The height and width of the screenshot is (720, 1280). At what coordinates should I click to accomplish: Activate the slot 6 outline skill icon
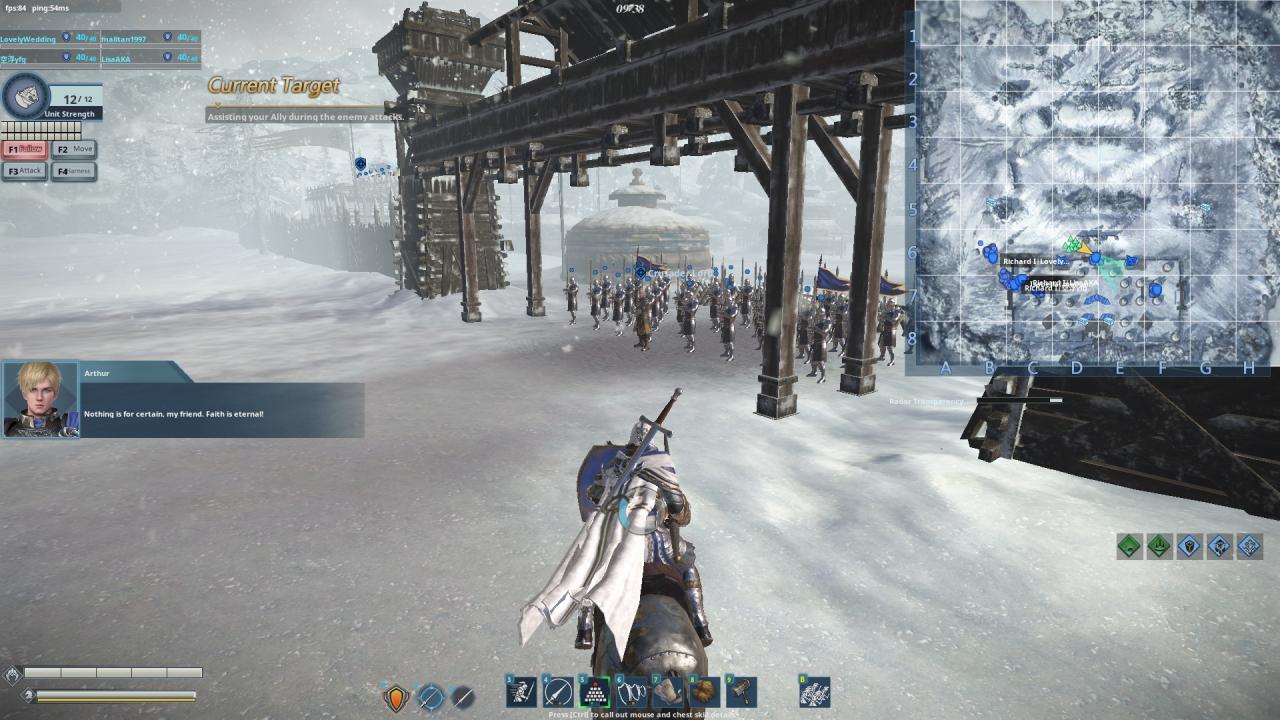pos(632,692)
